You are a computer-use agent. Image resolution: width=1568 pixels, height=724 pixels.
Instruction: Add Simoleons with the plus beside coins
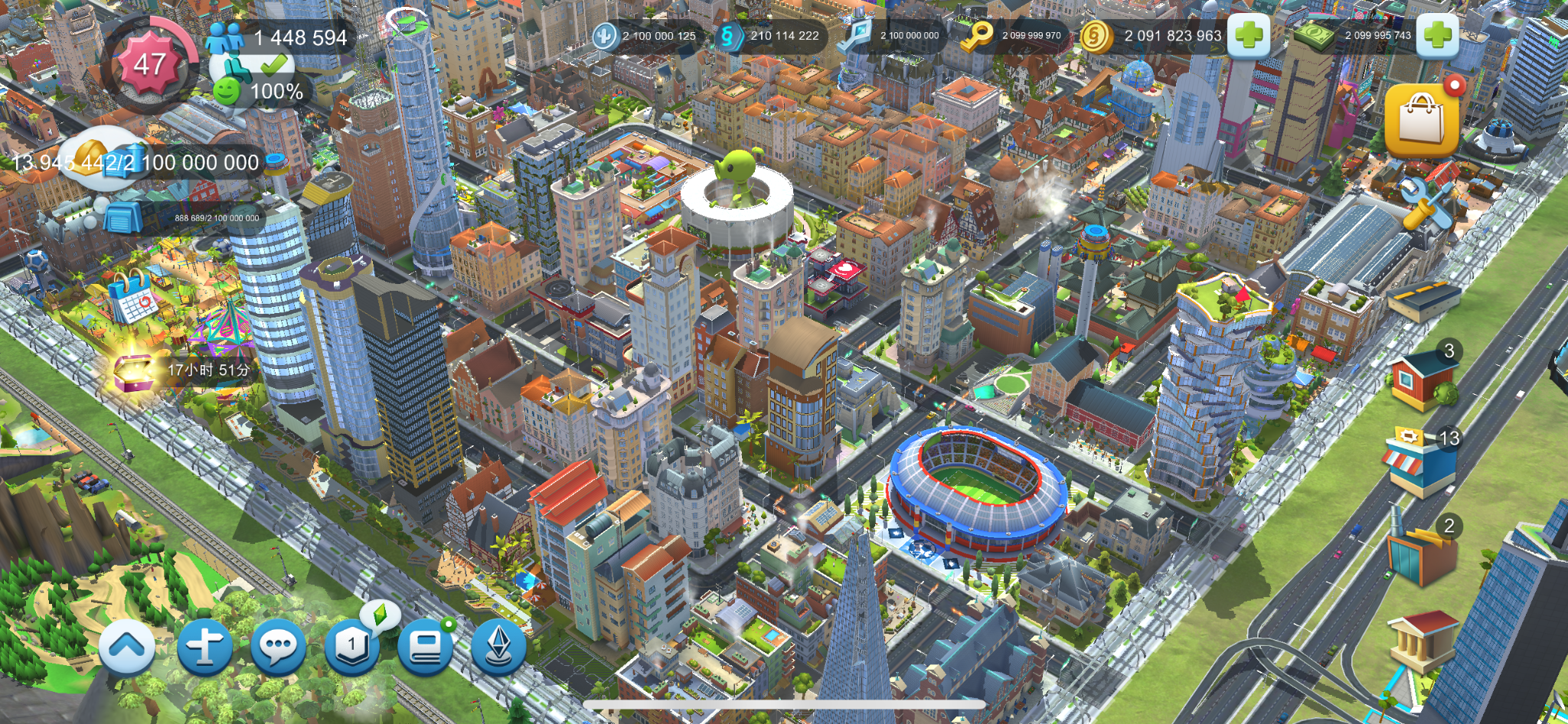click(1249, 35)
